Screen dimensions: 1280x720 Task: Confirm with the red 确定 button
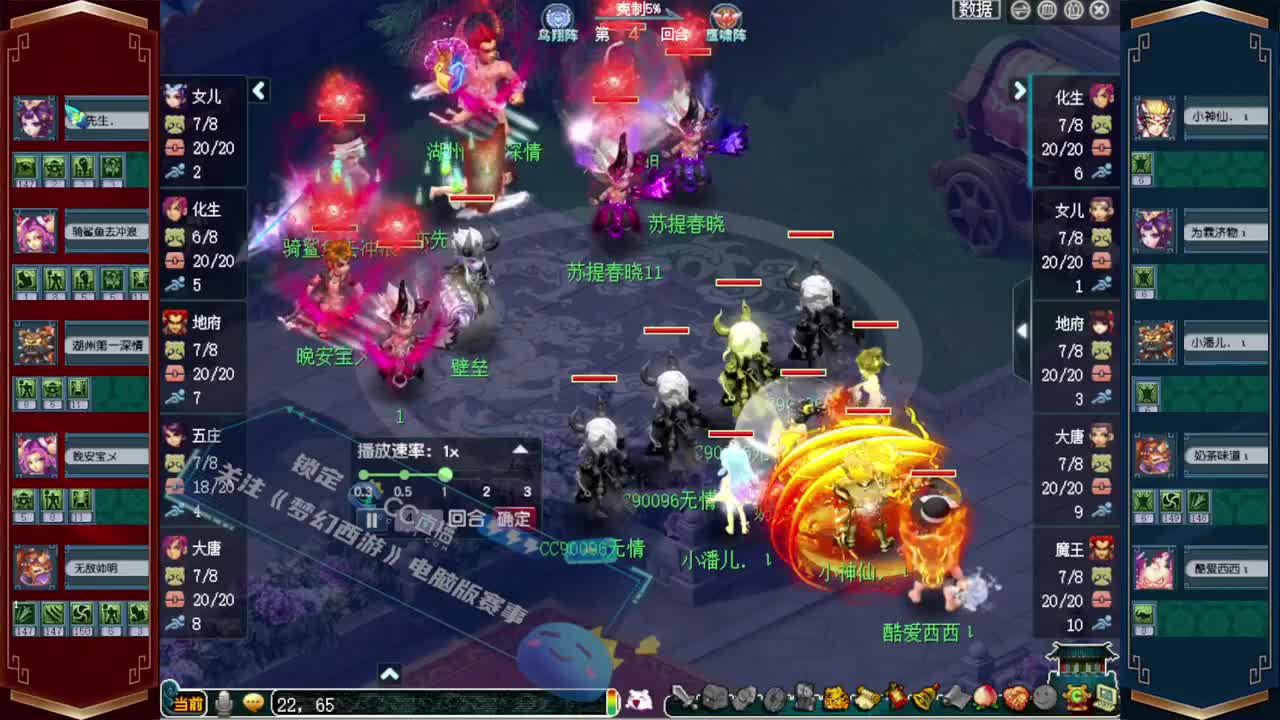(512, 519)
